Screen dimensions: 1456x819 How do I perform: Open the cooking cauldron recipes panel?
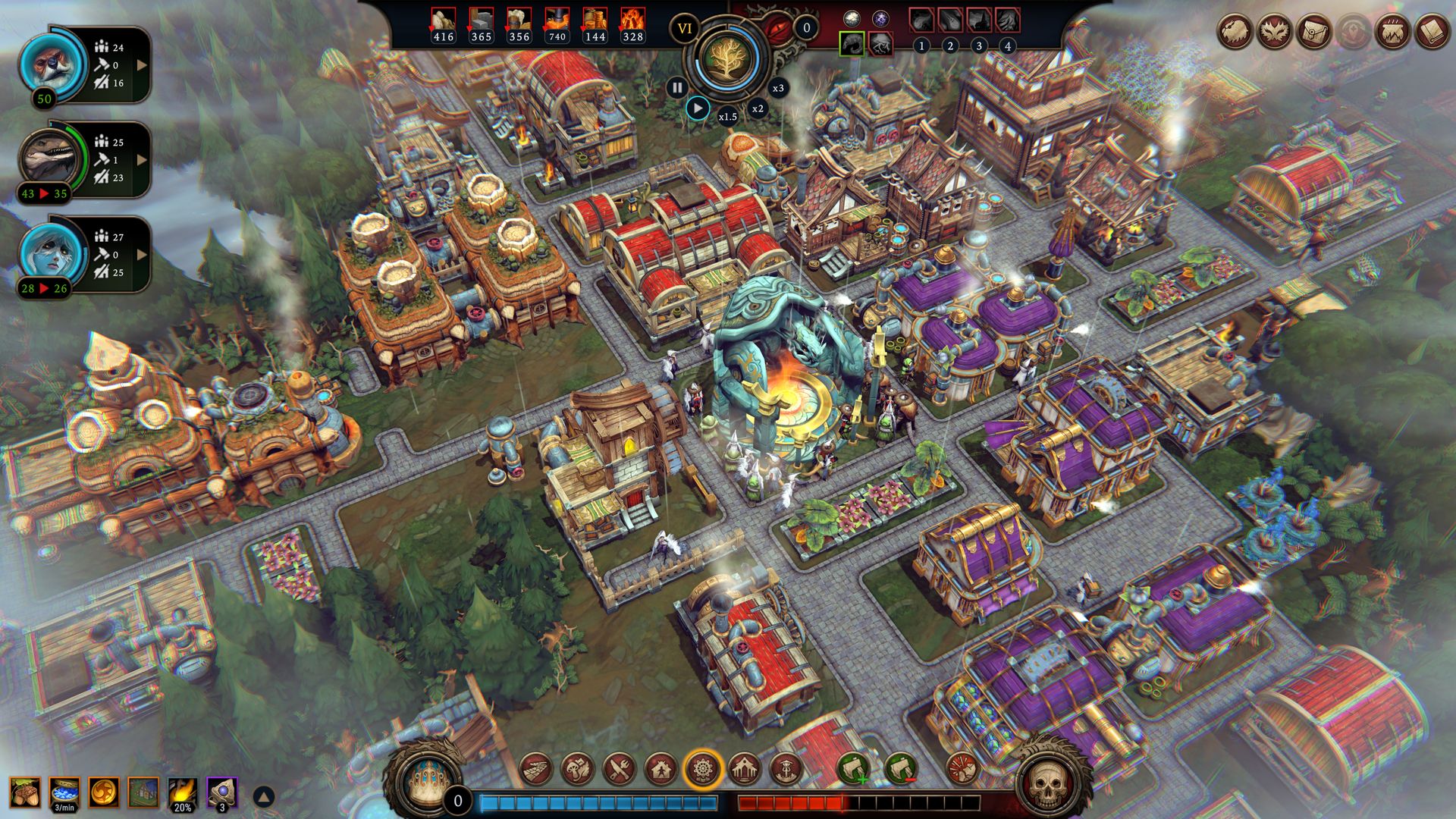click(x=1392, y=33)
